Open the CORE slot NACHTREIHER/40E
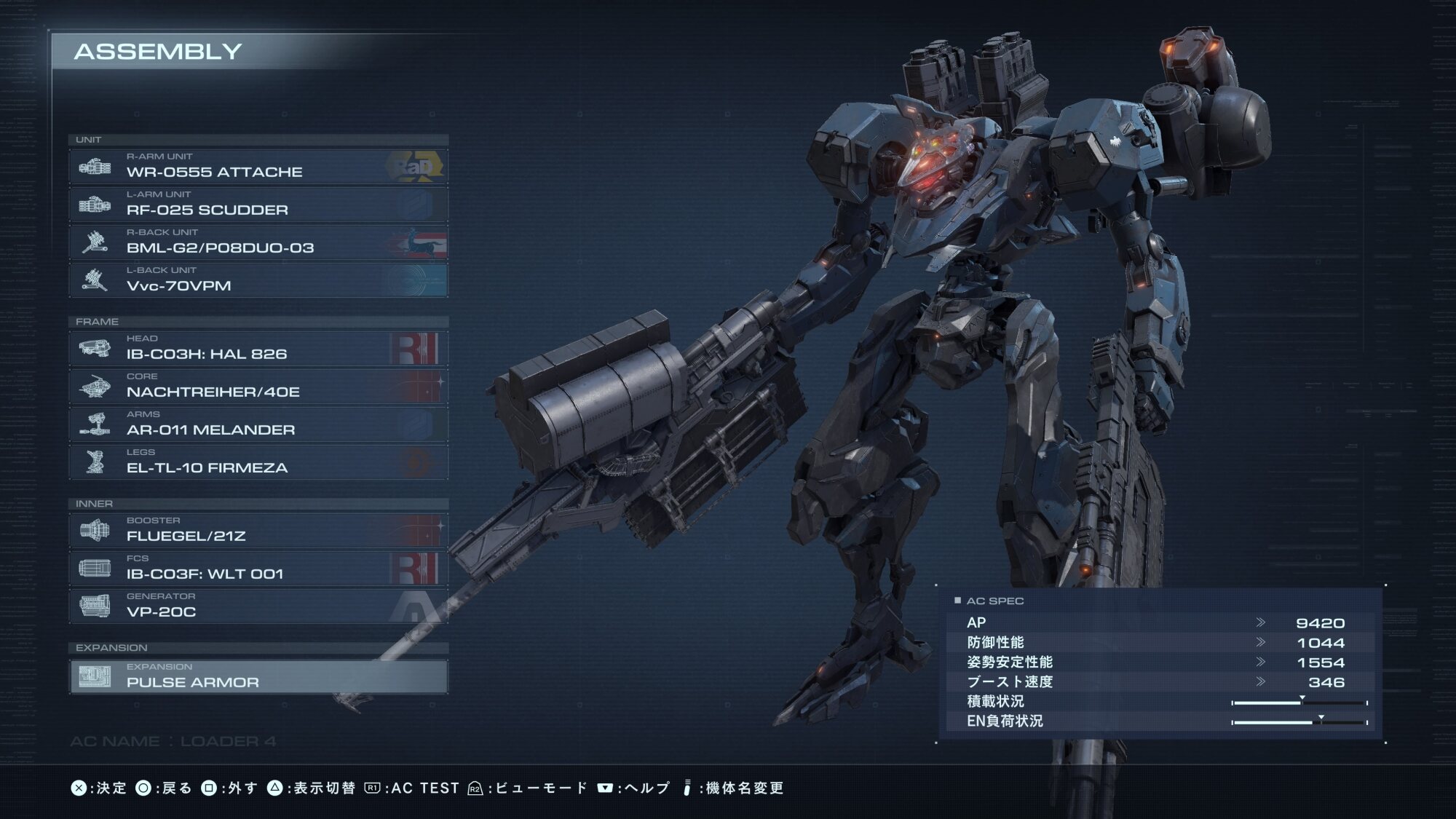 coord(258,387)
